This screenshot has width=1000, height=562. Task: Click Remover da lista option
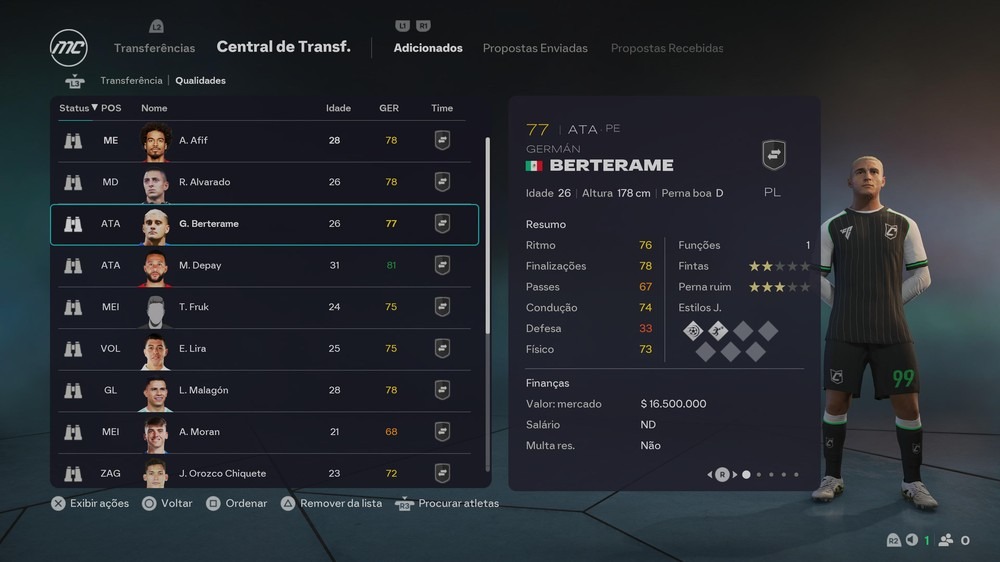(x=340, y=503)
